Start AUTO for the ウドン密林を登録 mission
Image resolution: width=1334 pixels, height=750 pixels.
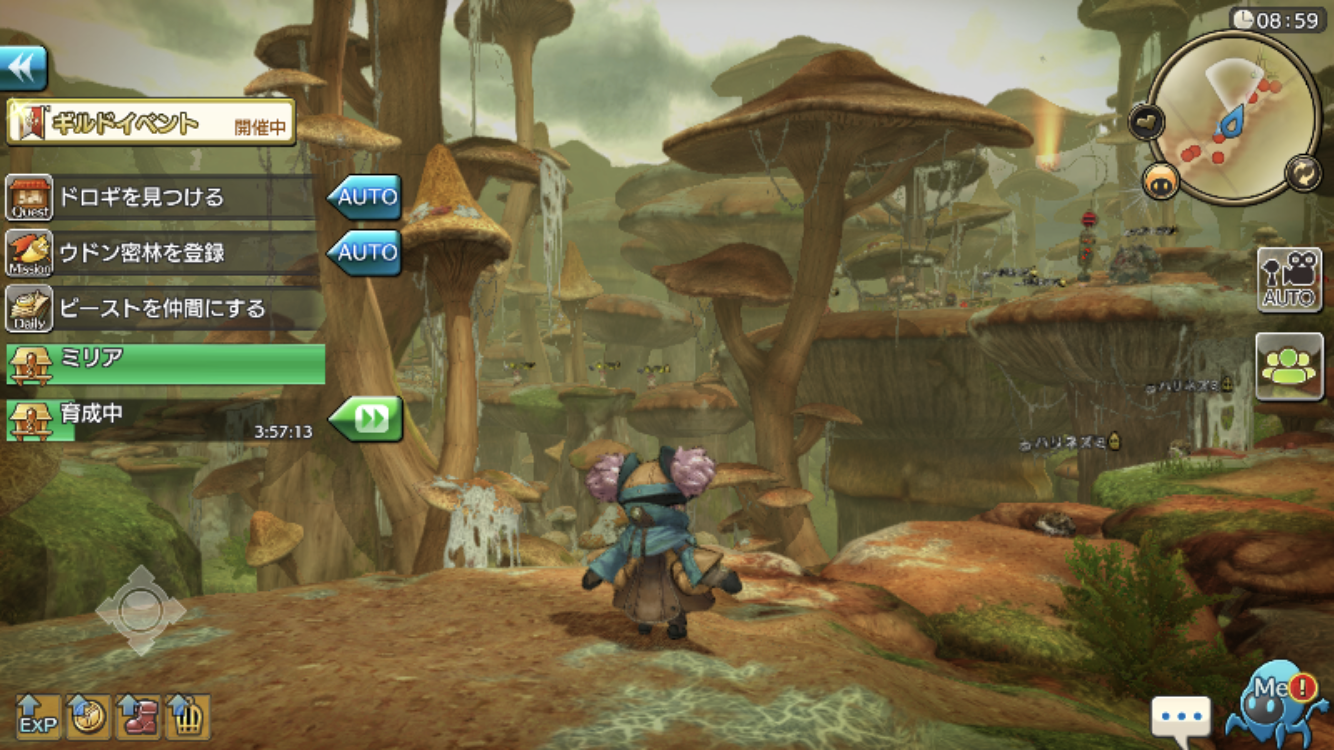pyautogui.click(x=364, y=253)
